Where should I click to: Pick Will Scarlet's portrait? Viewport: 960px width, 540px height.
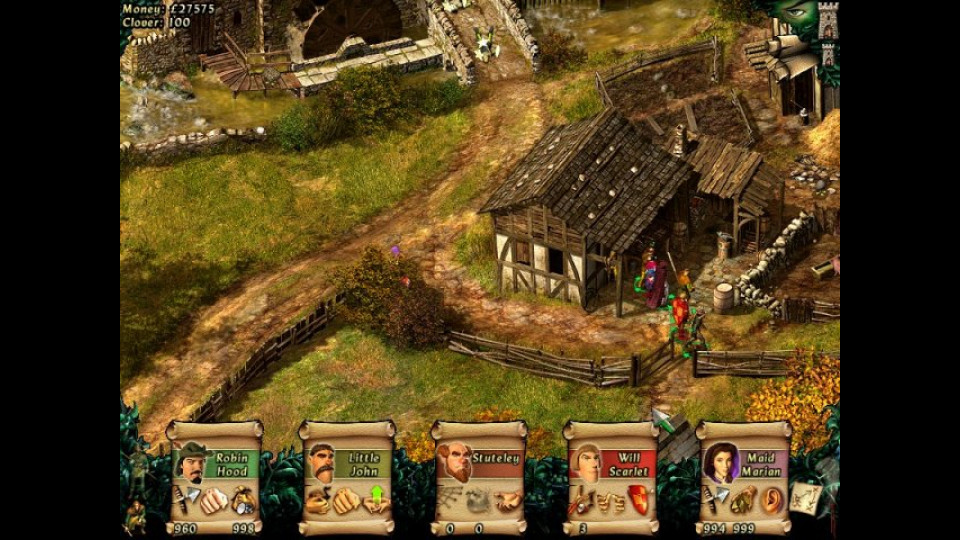click(587, 463)
